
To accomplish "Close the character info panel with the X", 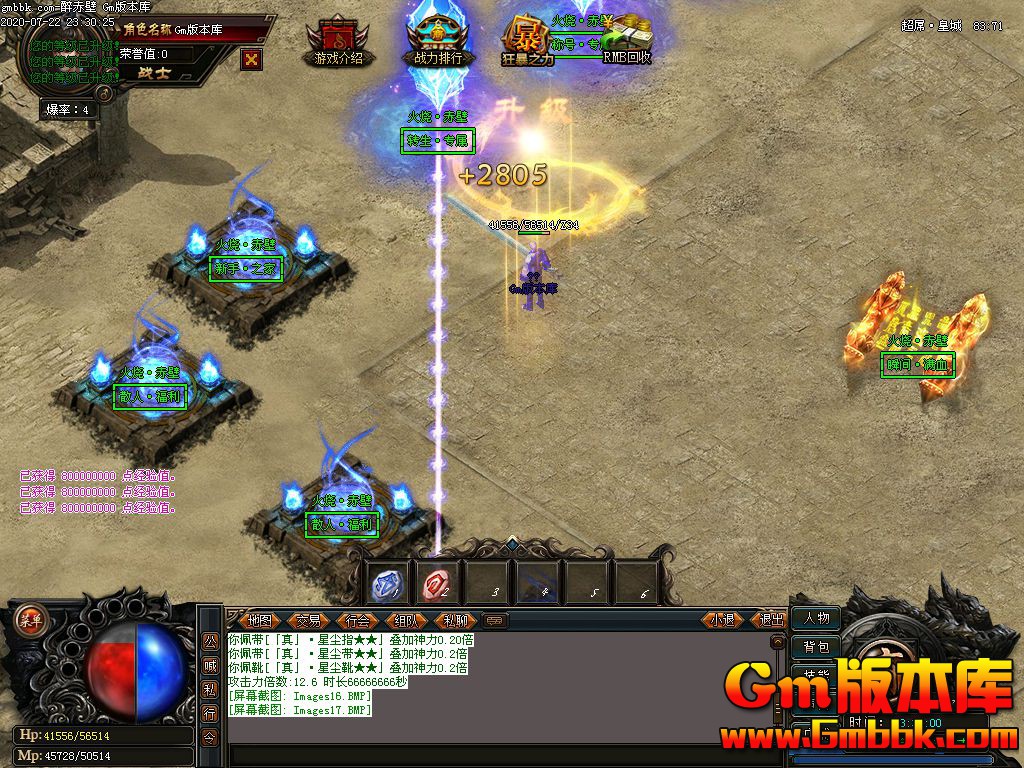I will point(252,59).
